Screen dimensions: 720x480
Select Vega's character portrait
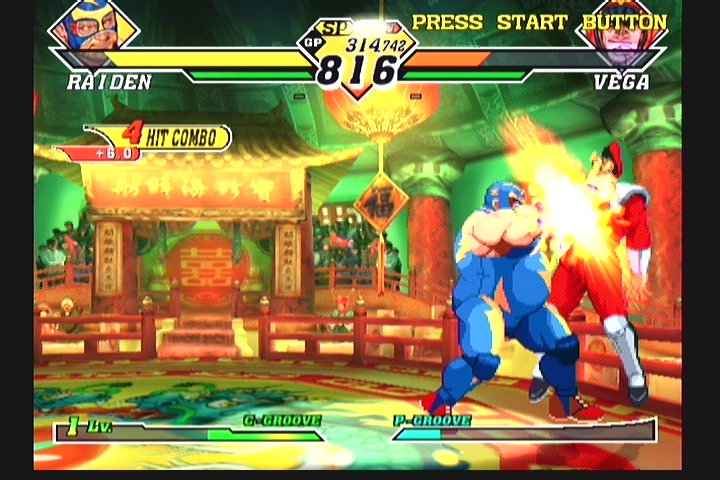tap(621, 32)
